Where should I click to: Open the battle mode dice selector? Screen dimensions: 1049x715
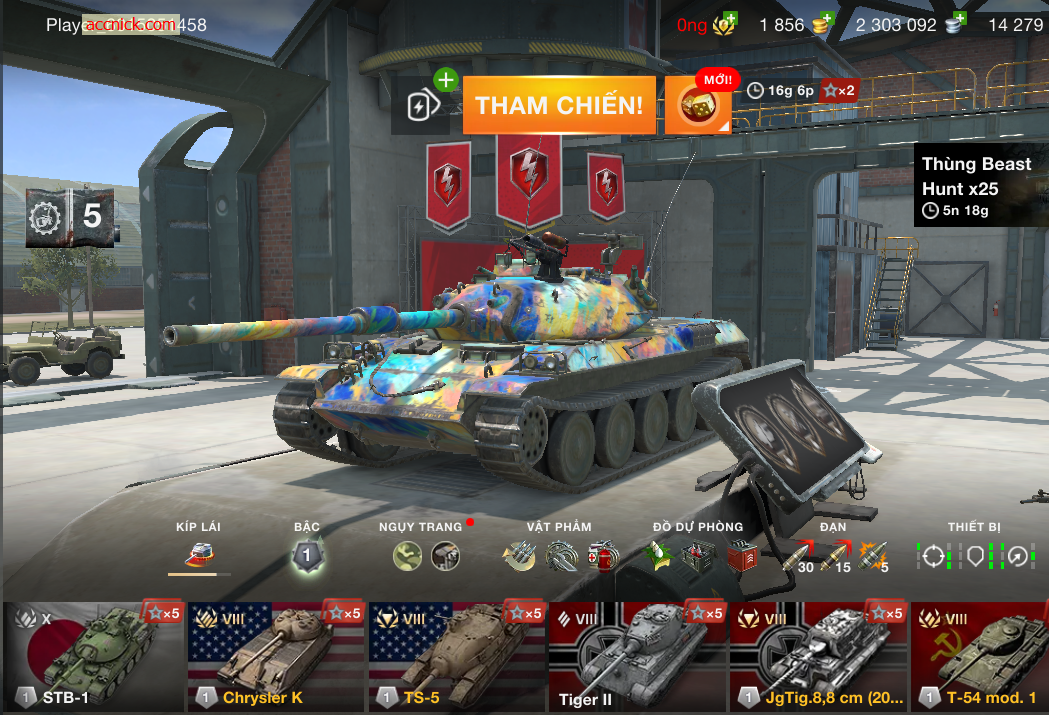click(x=698, y=106)
